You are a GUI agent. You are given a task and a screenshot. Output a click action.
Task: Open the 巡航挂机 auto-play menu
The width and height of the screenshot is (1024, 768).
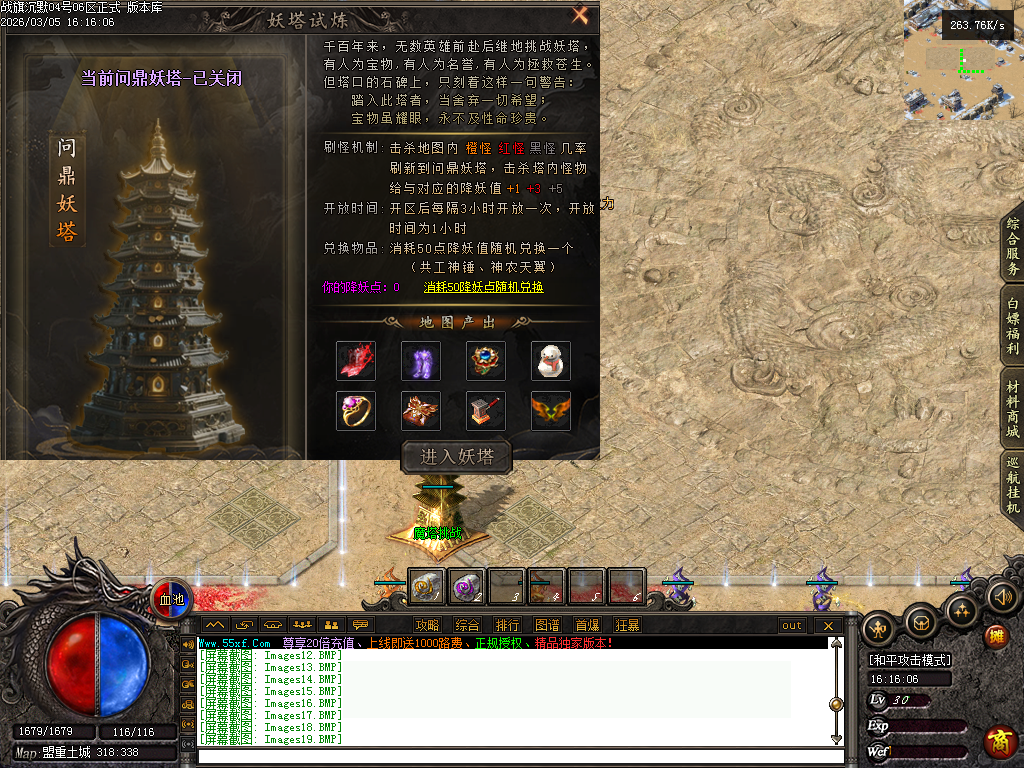coord(1012,486)
